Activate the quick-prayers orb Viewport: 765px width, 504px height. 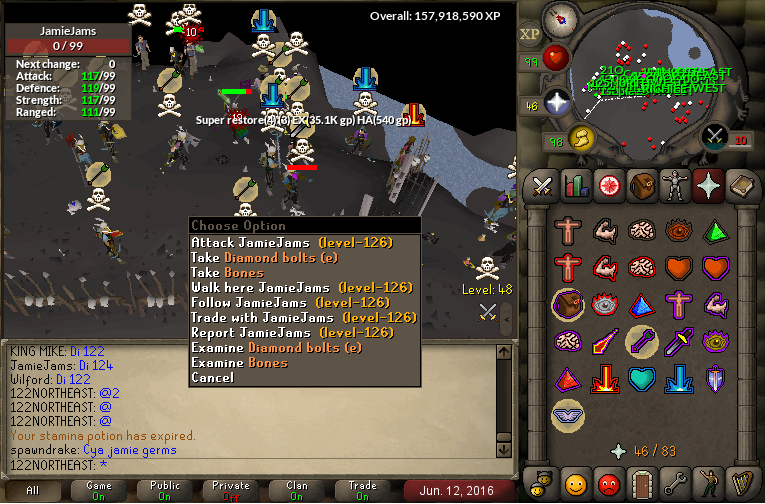tap(556, 102)
